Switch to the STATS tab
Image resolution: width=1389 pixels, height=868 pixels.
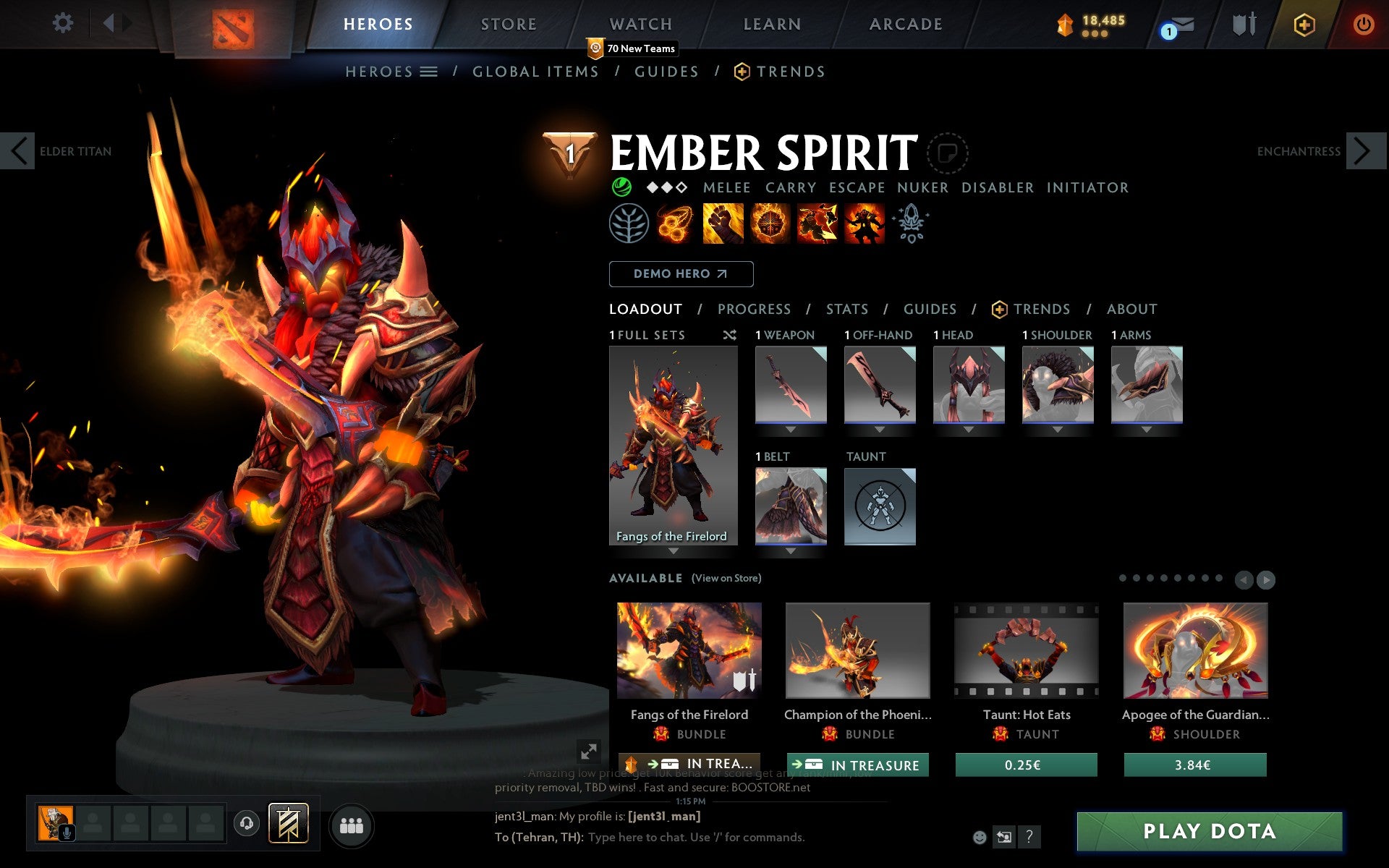[x=846, y=309]
